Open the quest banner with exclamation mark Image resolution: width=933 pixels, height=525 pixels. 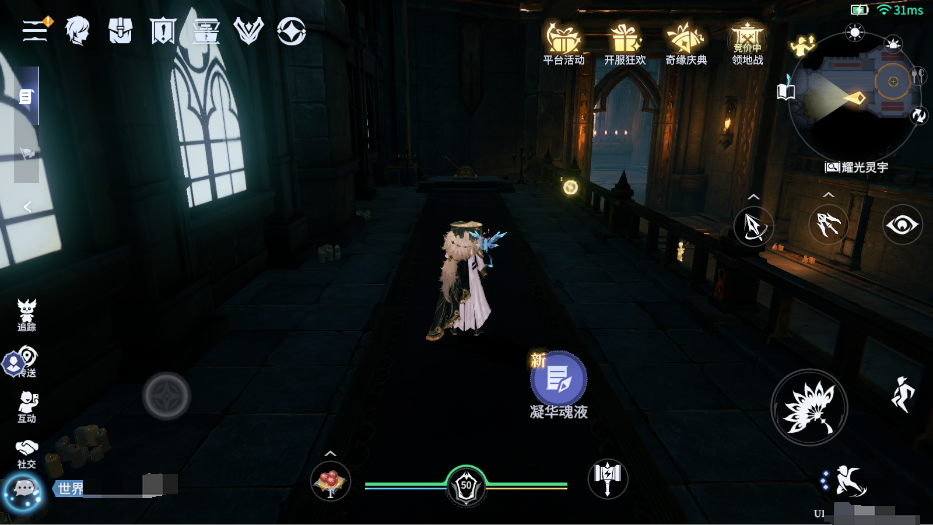click(162, 31)
